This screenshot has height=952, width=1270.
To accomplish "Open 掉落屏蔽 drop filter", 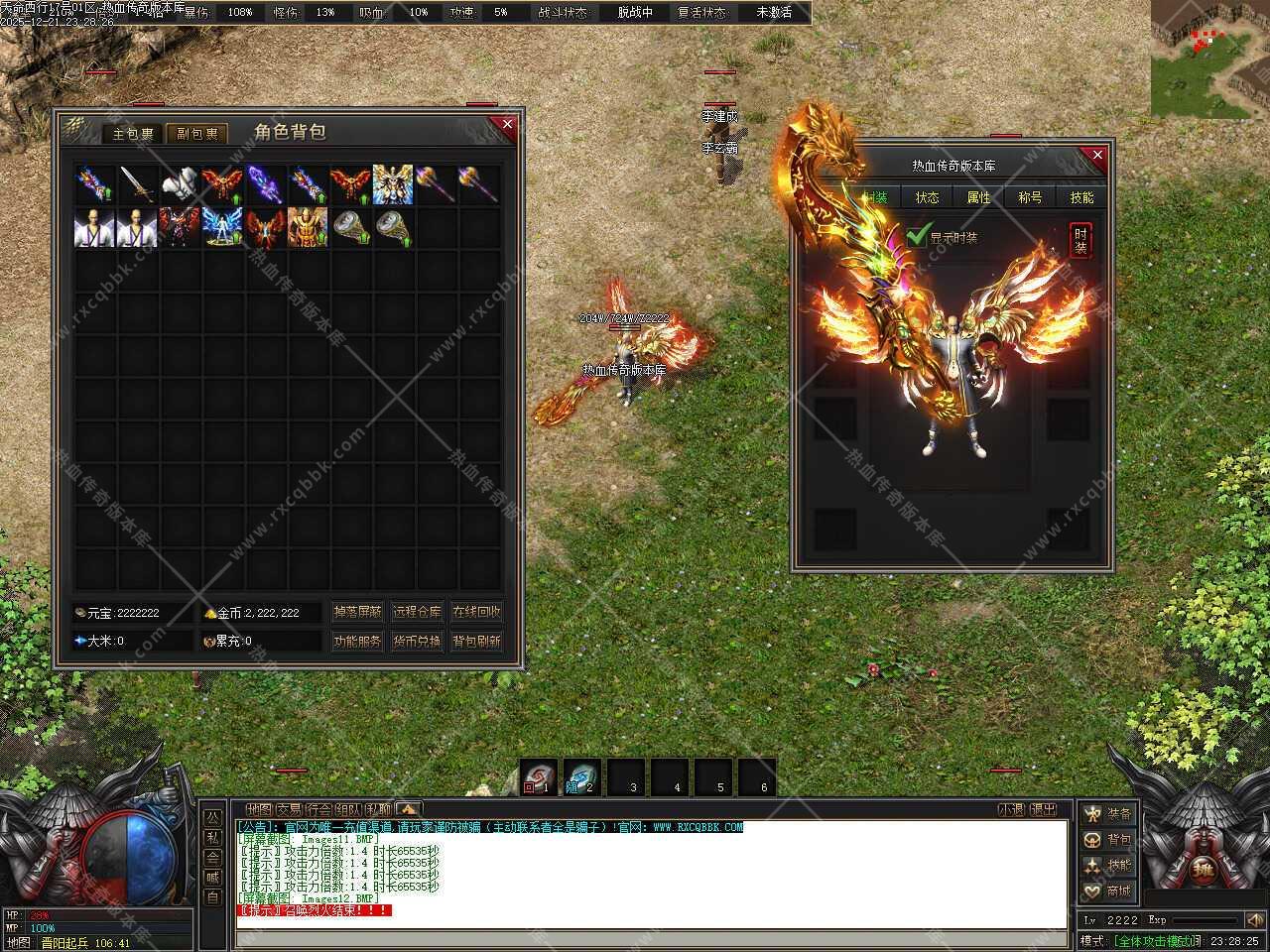I will point(357,612).
